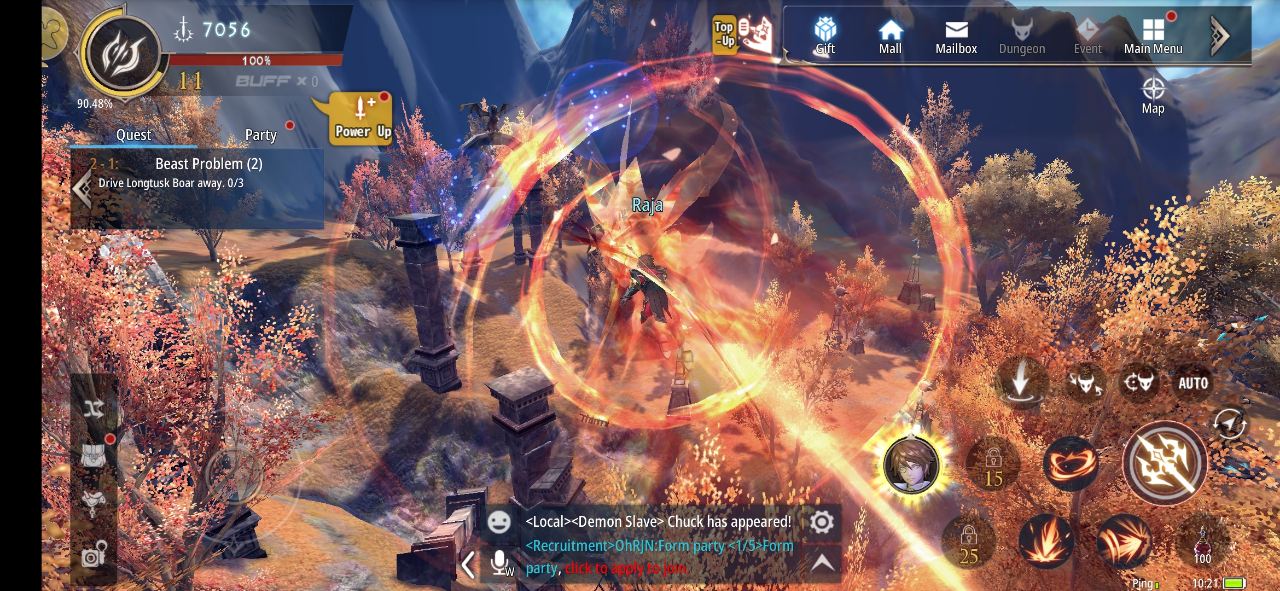Open the backpack inventory icon
The width and height of the screenshot is (1280, 591).
click(94, 455)
